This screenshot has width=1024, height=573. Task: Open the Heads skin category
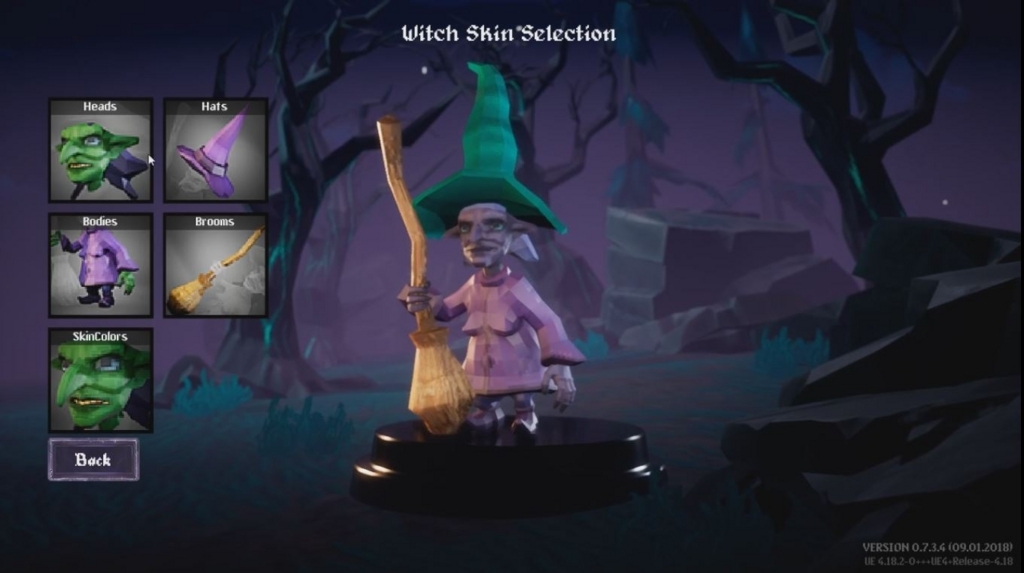pos(101,150)
